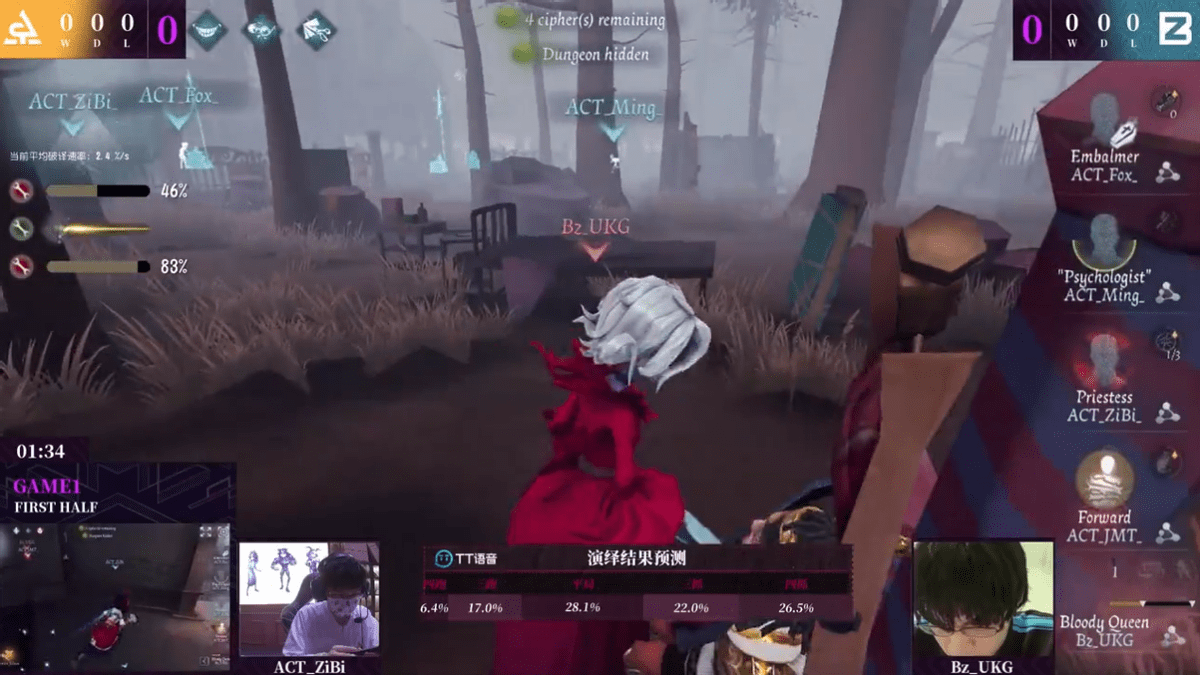
Task: Click the 46% cipher wrench icon
Action: [x=21, y=191]
